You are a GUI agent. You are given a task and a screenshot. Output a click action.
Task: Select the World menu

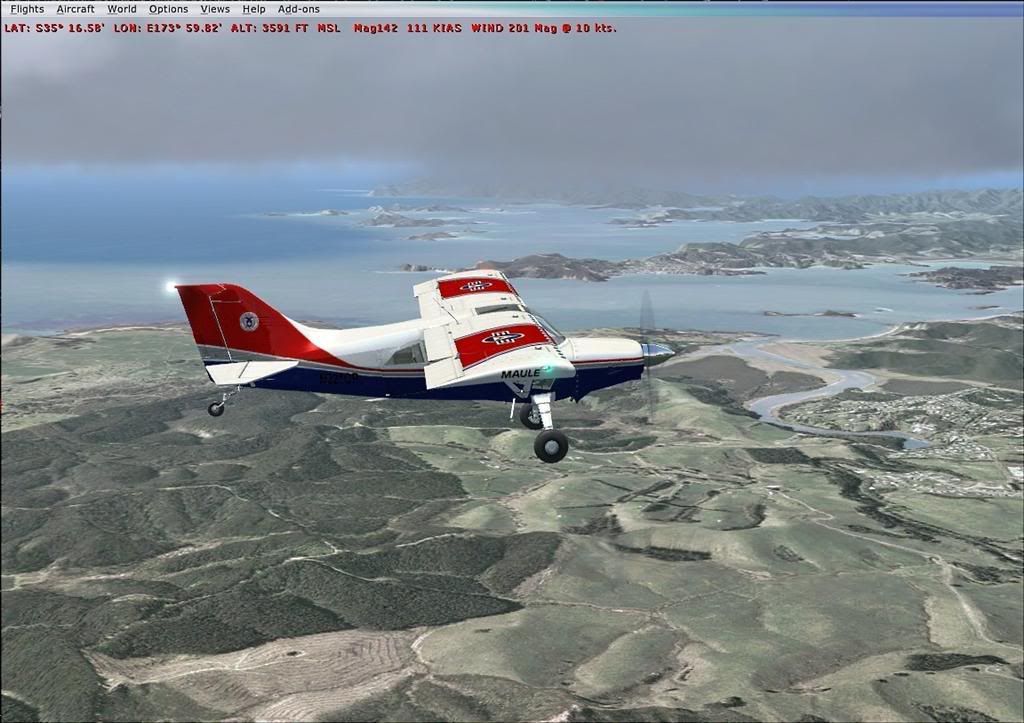tap(122, 9)
